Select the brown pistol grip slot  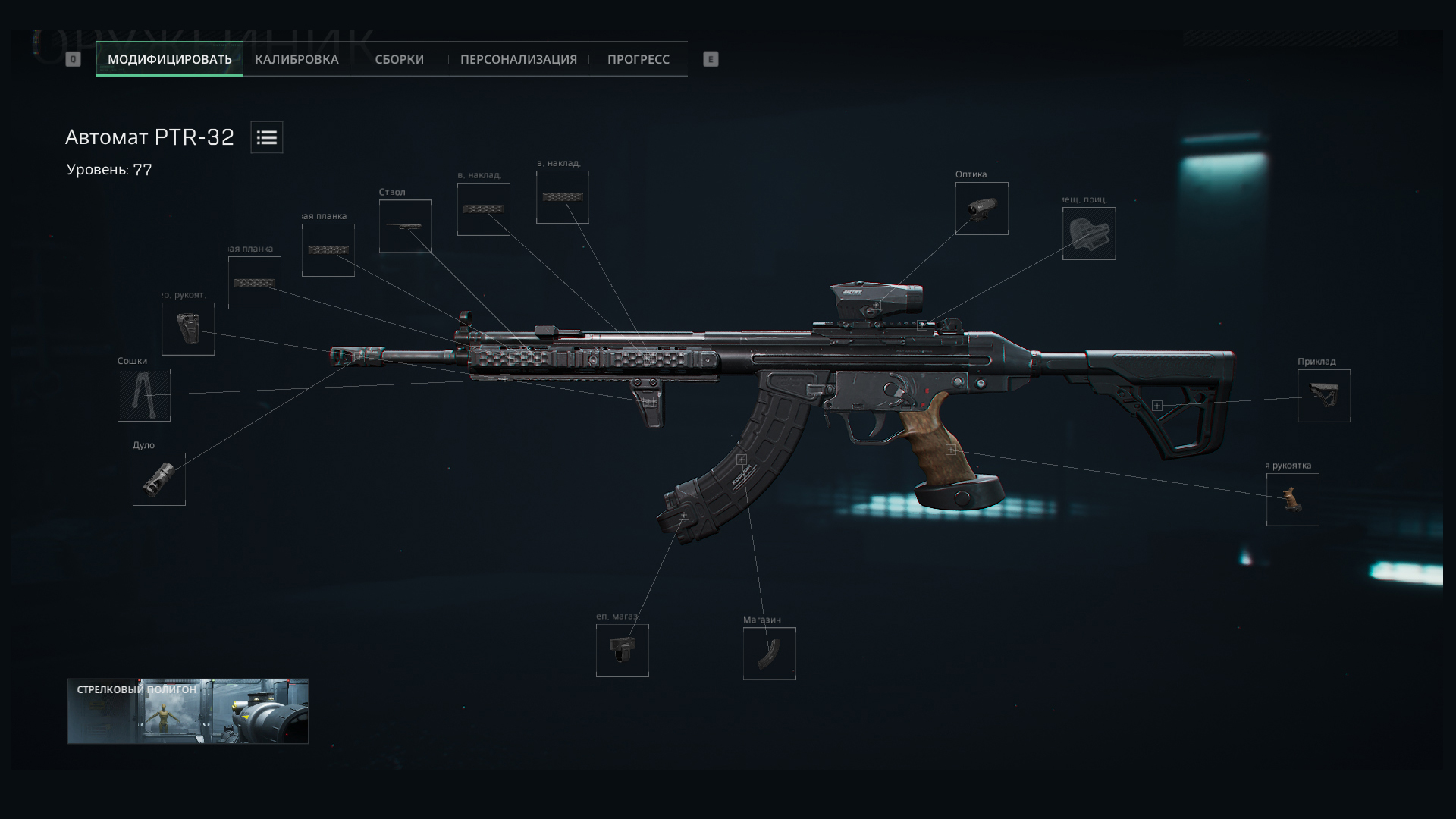(1292, 500)
